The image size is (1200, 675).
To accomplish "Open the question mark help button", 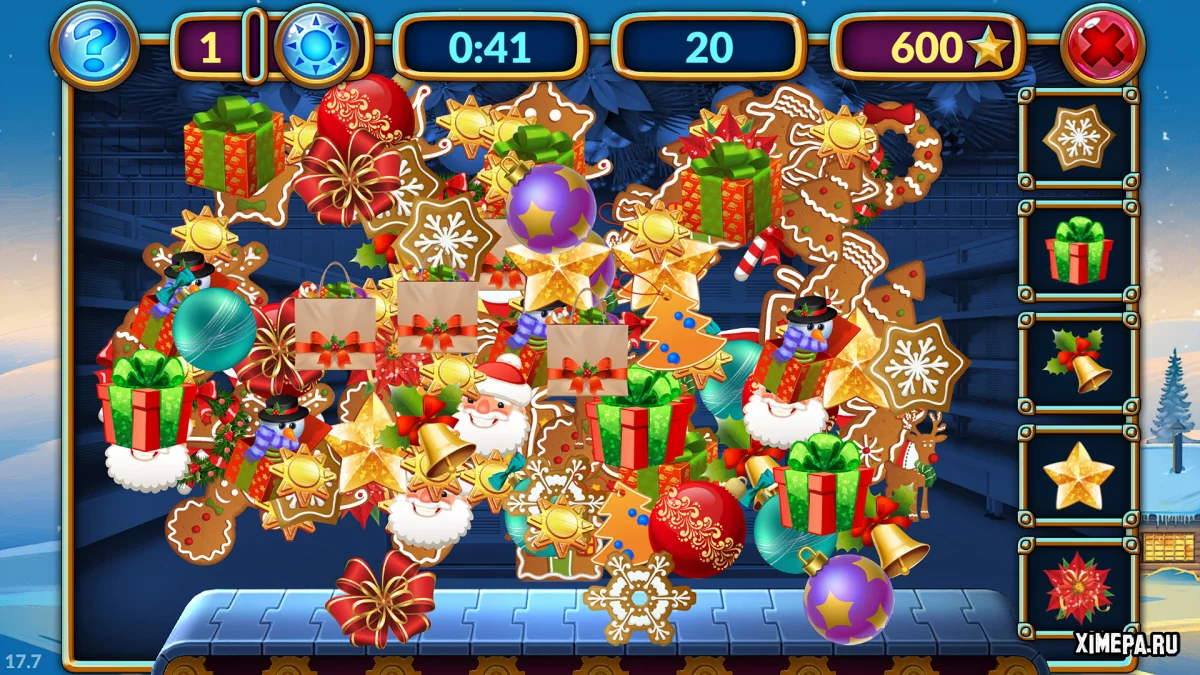I will click(94, 45).
